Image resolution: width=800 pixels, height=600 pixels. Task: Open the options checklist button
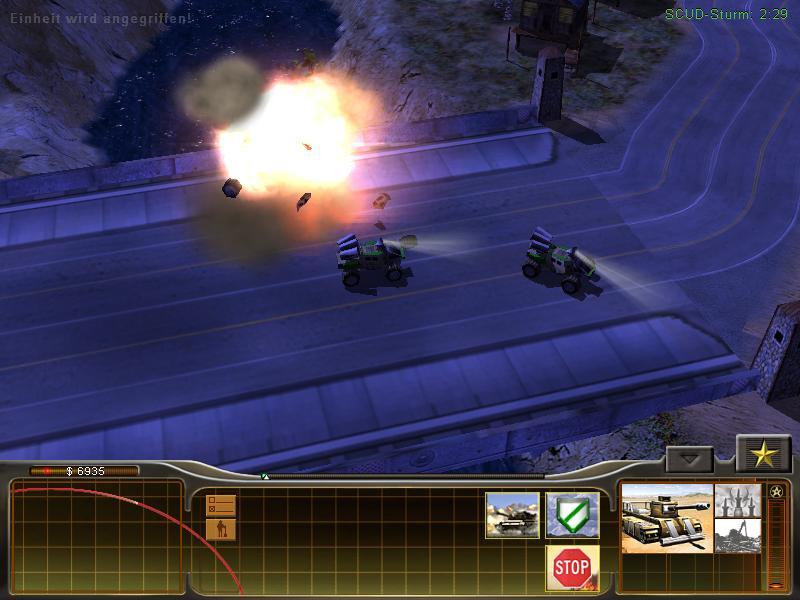click(221, 505)
